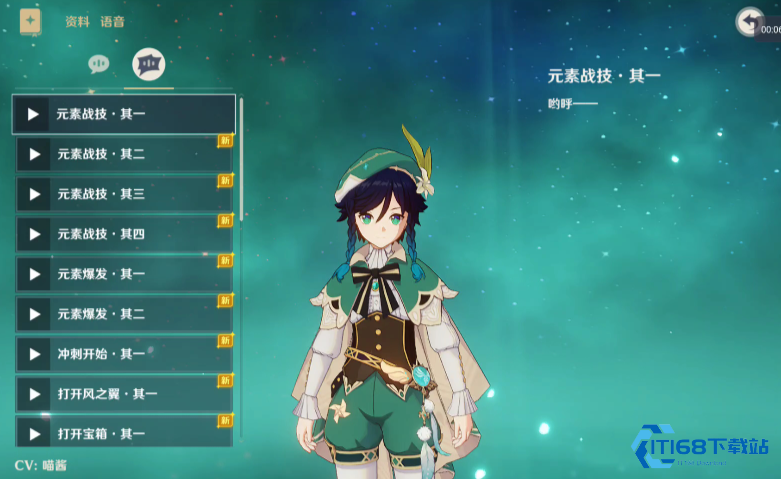This screenshot has width=781, height=479.
Task: Play the 冲刺开始·其一 voice line
Action: coord(34,354)
